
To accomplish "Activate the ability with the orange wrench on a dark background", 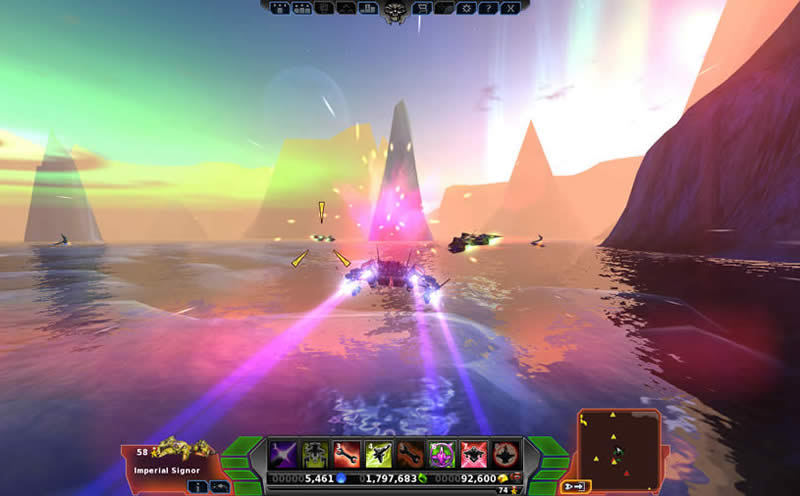I will click(411, 454).
